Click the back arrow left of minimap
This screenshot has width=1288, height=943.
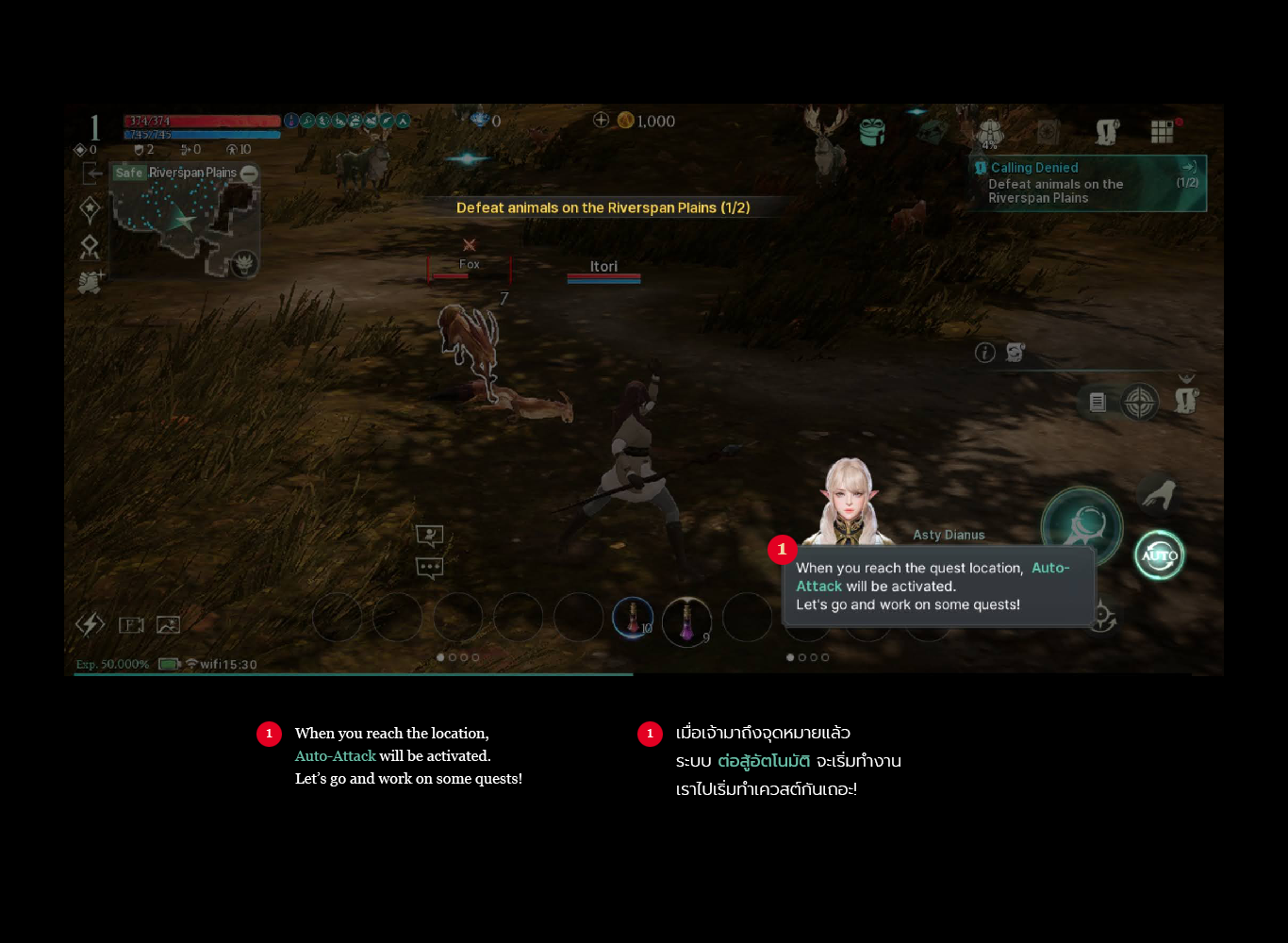click(x=92, y=173)
